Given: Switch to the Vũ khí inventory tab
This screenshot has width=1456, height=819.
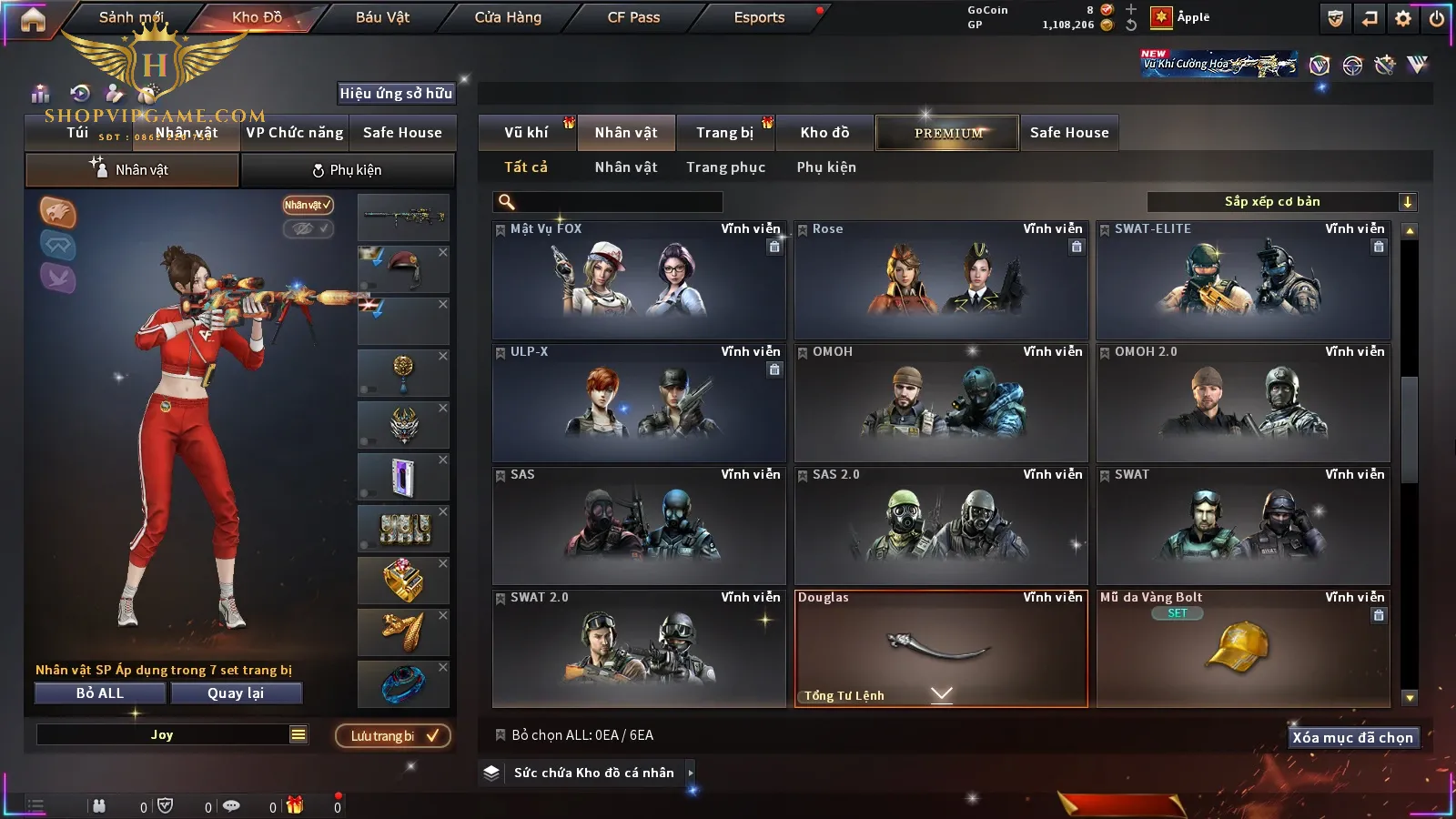Looking at the screenshot, I should tap(526, 133).
